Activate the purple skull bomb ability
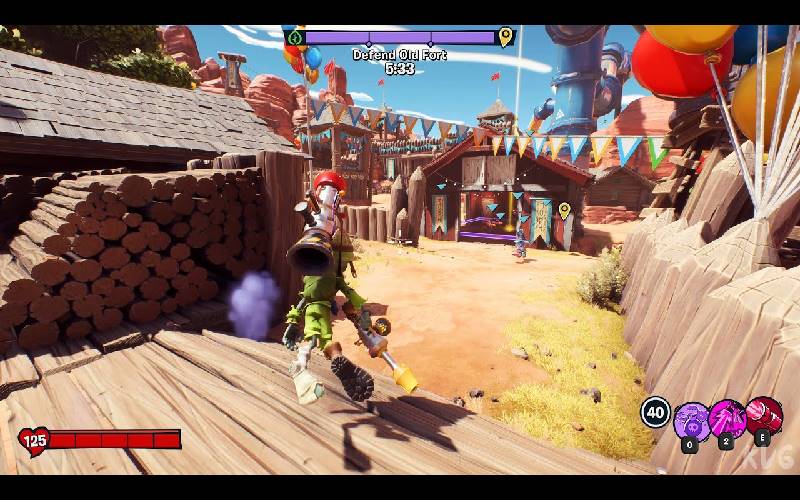The image size is (800, 500). click(x=692, y=421)
